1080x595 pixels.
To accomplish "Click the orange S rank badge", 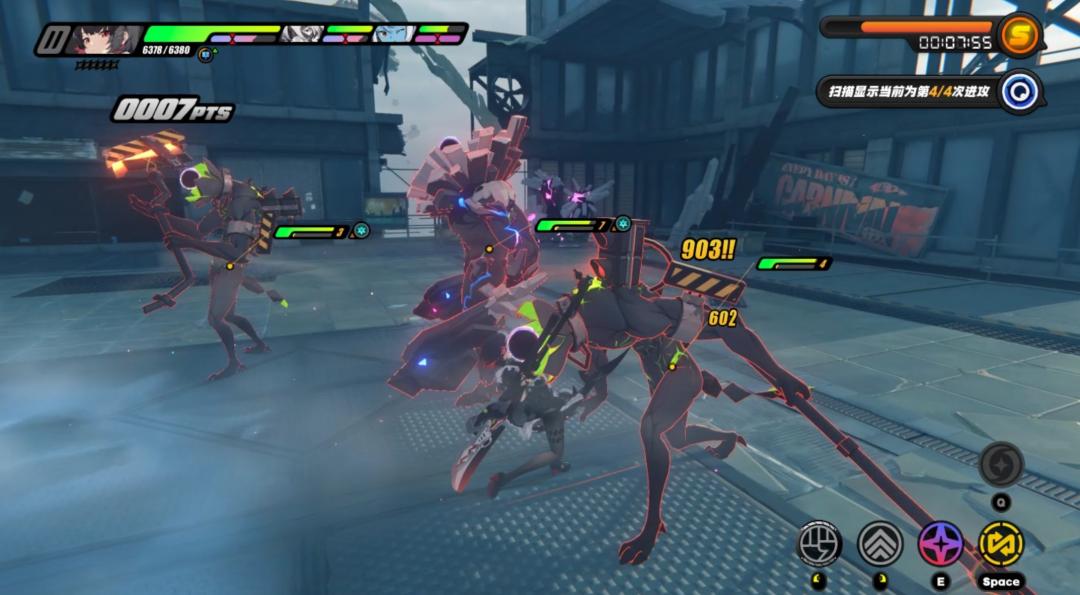I will [1019, 33].
